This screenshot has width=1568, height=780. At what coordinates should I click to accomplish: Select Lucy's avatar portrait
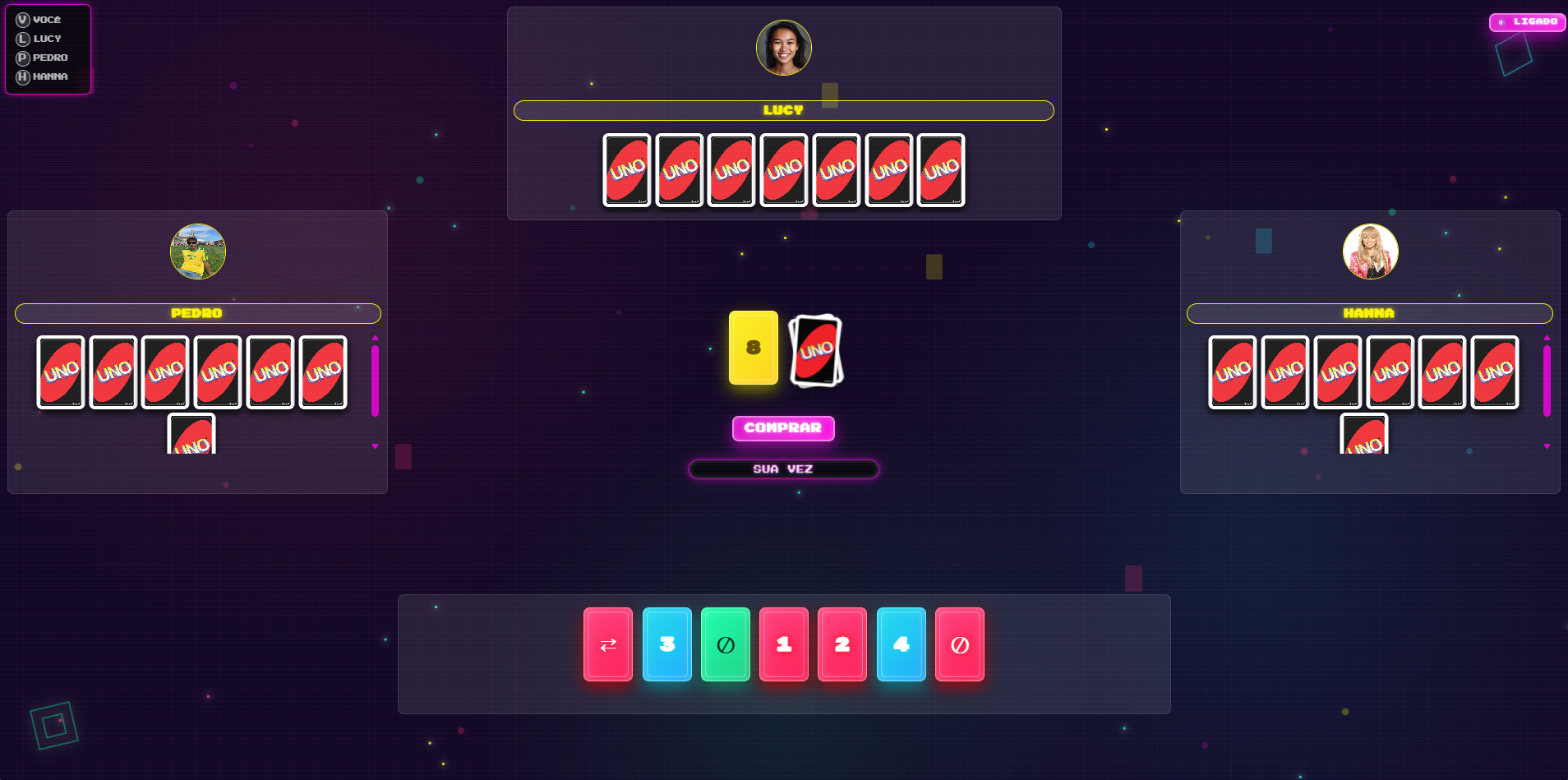click(x=784, y=48)
